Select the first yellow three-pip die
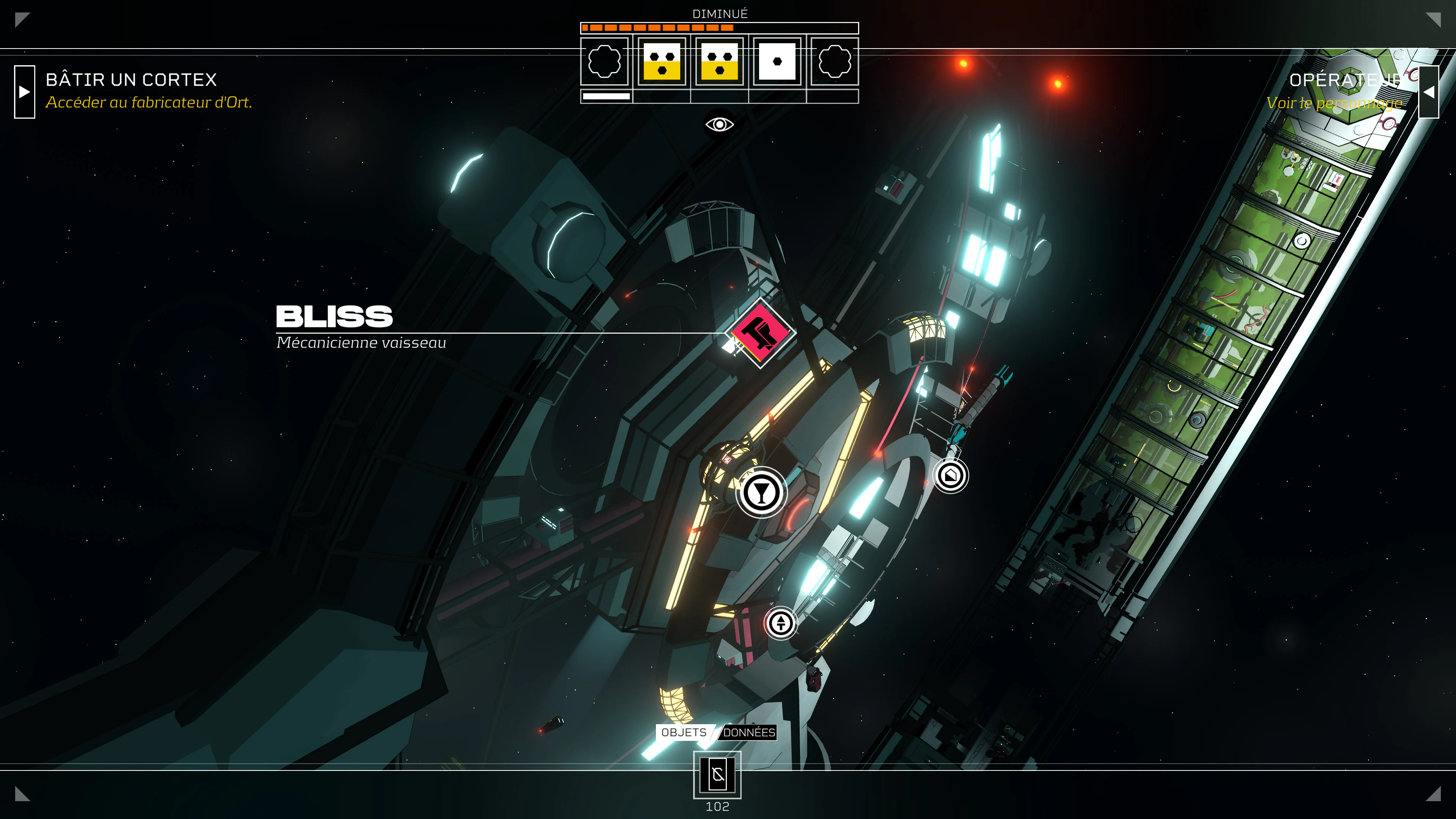Screen dimensions: 1456x819 [662, 61]
